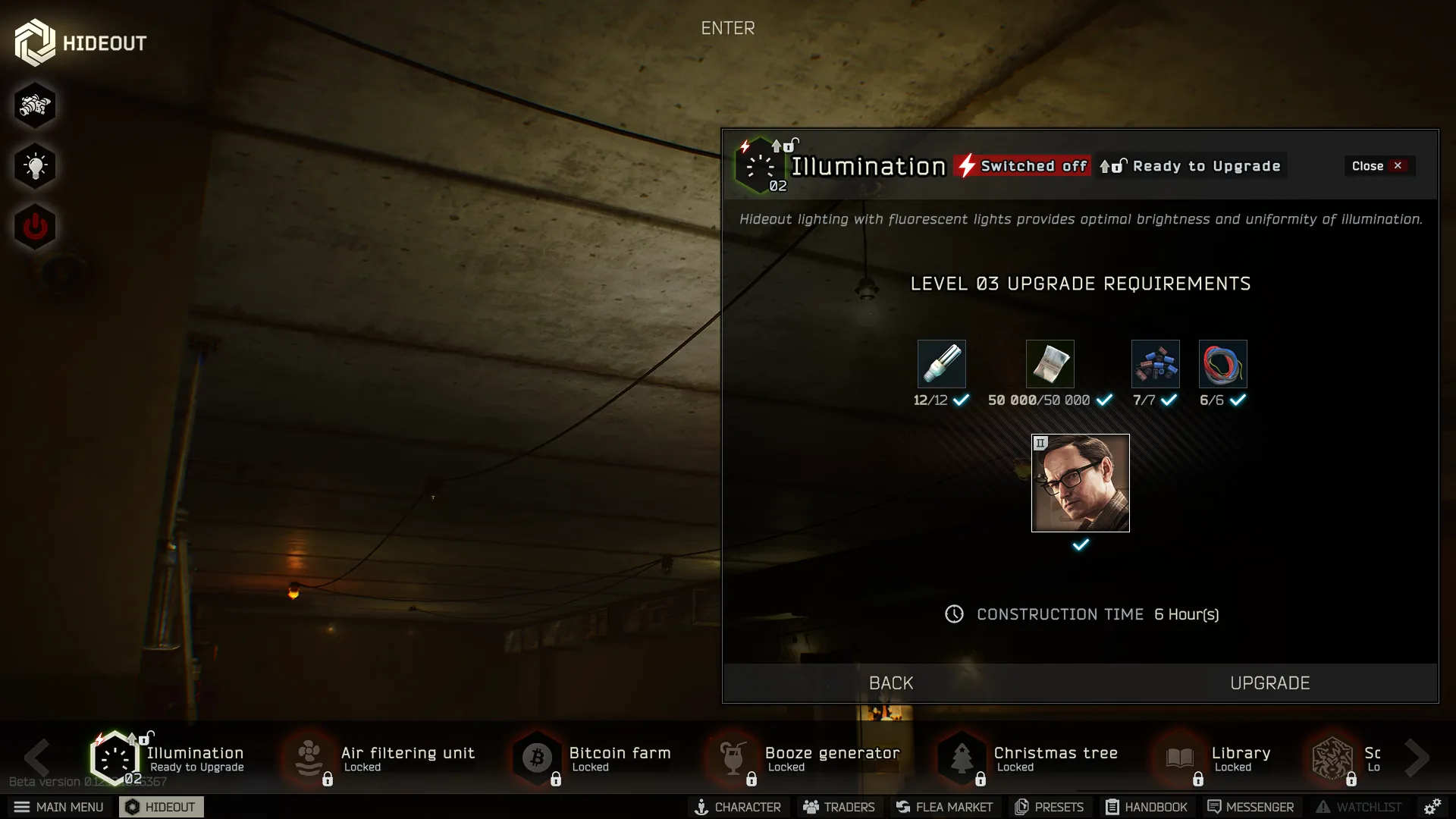Expand modules list with right chevron
Screen dimensions: 1456x819
point(1417,758)
